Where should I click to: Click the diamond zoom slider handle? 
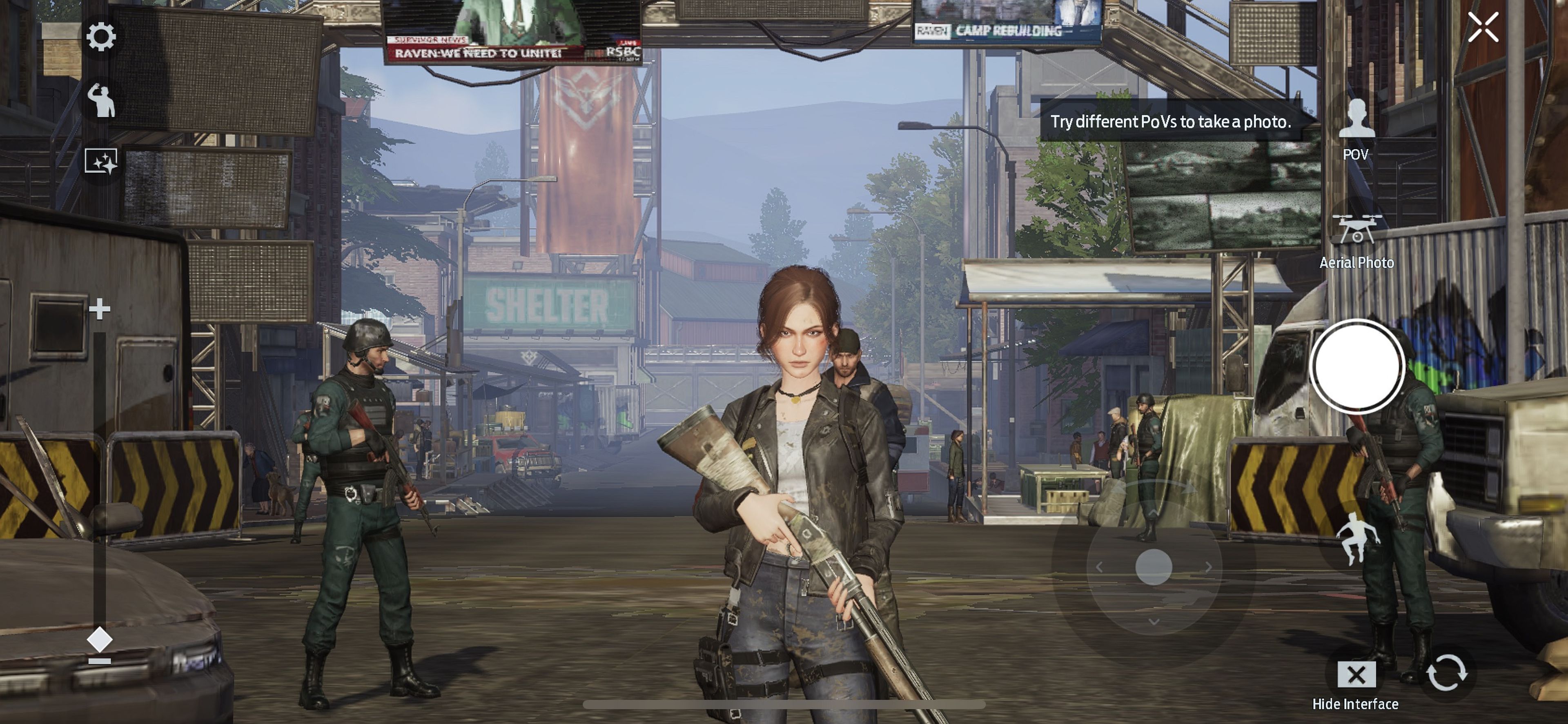coord(100,640)
